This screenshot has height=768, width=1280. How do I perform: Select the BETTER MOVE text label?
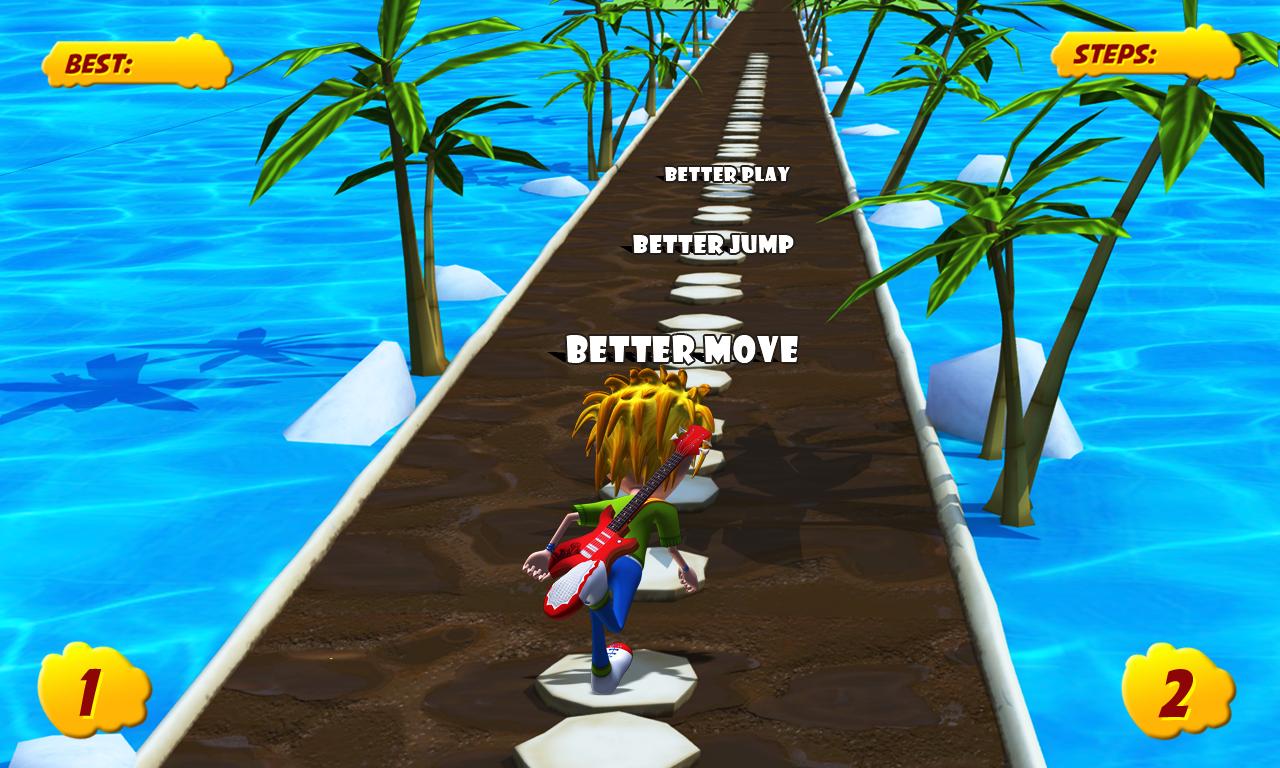click(x=683, y=350)
